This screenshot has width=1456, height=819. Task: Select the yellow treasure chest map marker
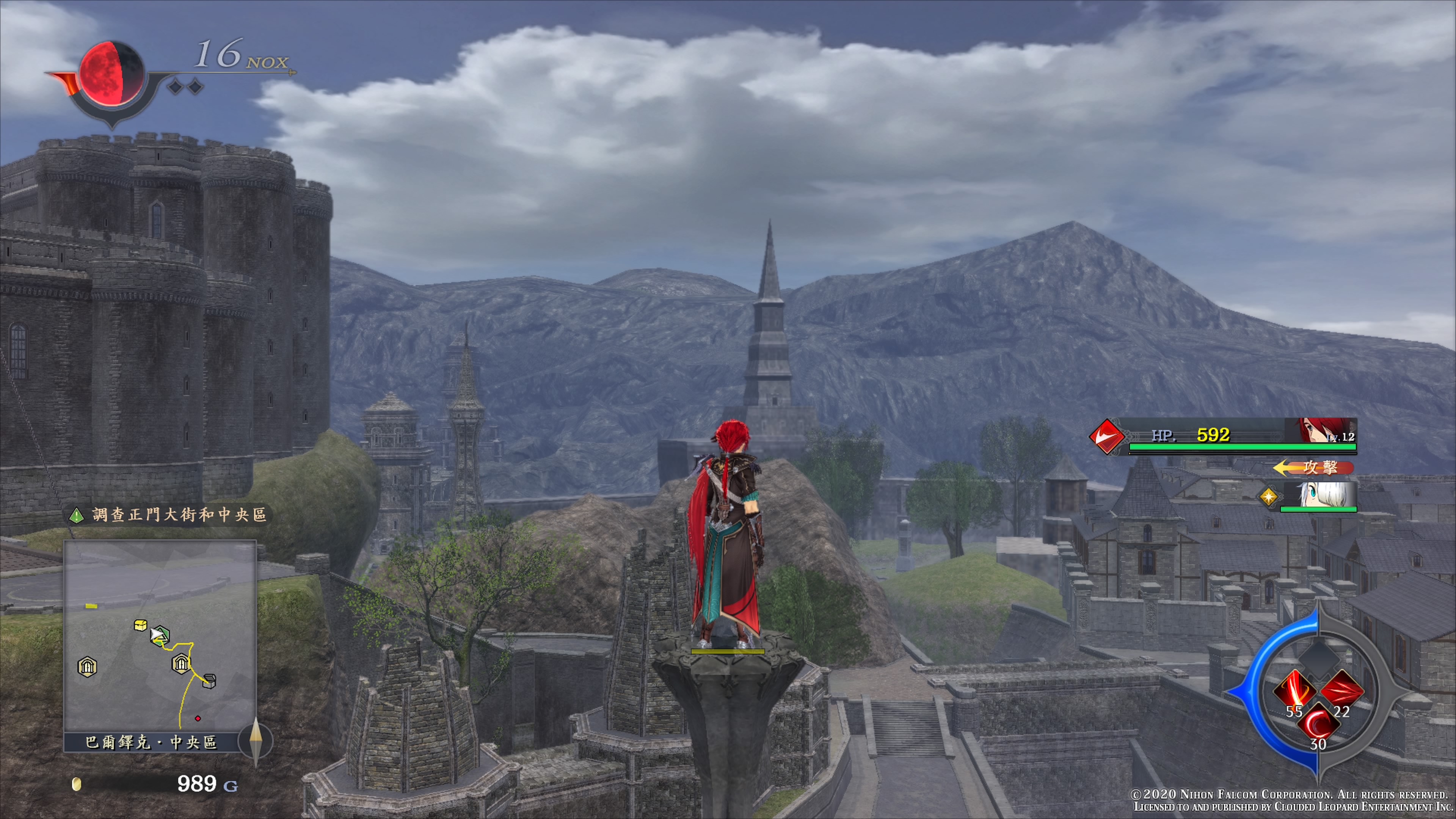(141, 624)
